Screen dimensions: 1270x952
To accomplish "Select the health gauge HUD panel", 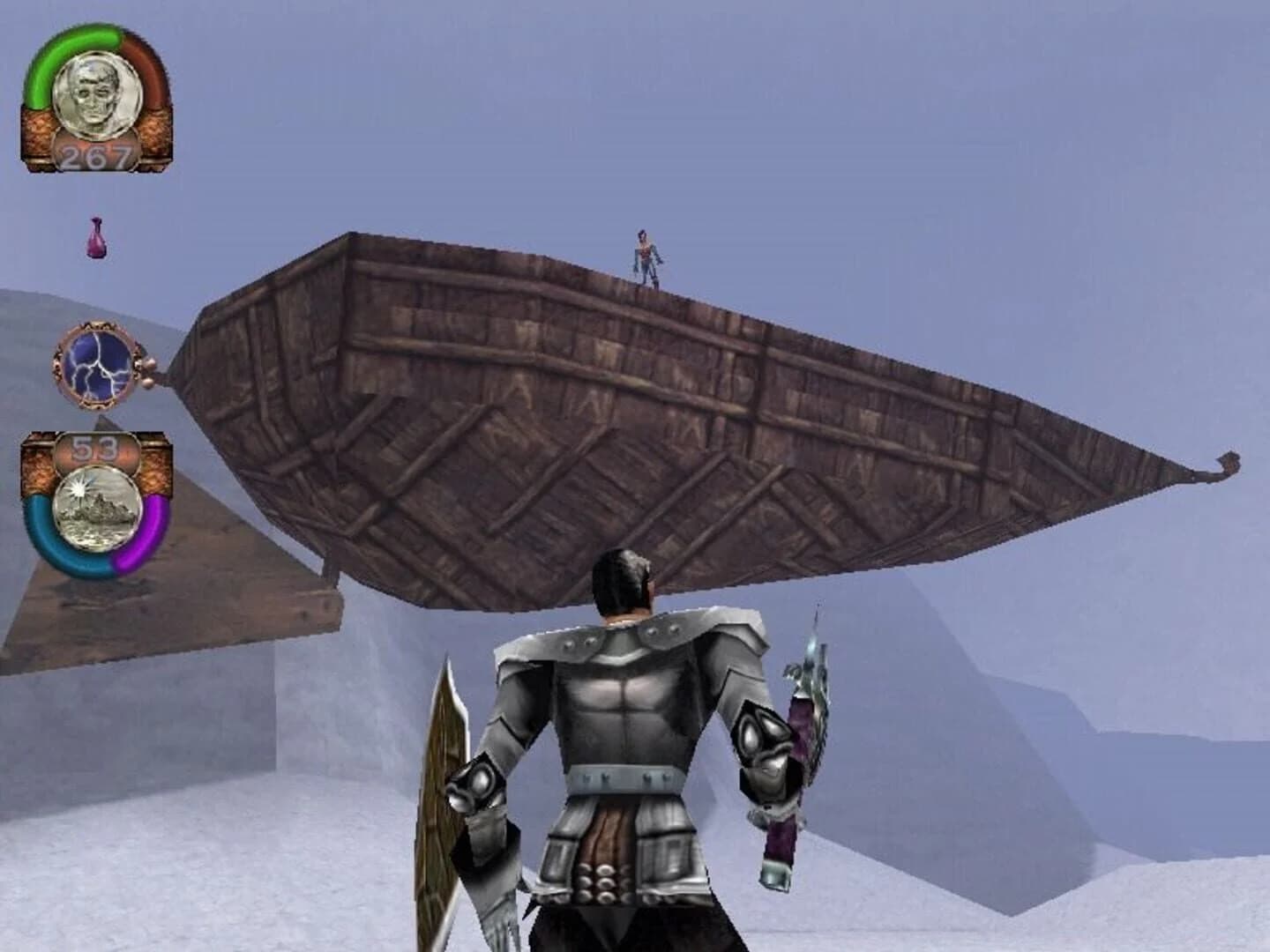I will [x=95, y=97].
